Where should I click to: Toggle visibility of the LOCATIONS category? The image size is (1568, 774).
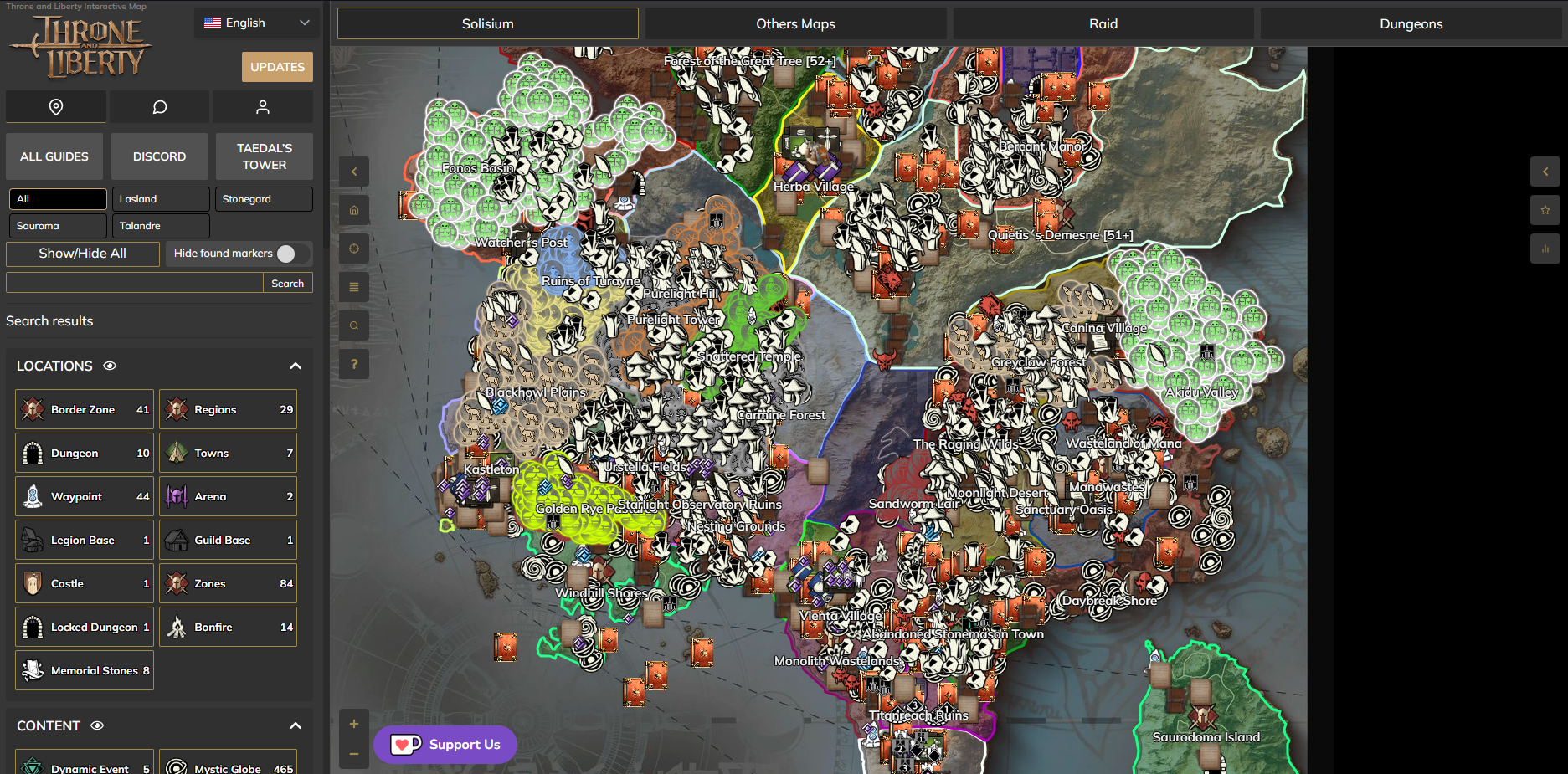(110, 366)
